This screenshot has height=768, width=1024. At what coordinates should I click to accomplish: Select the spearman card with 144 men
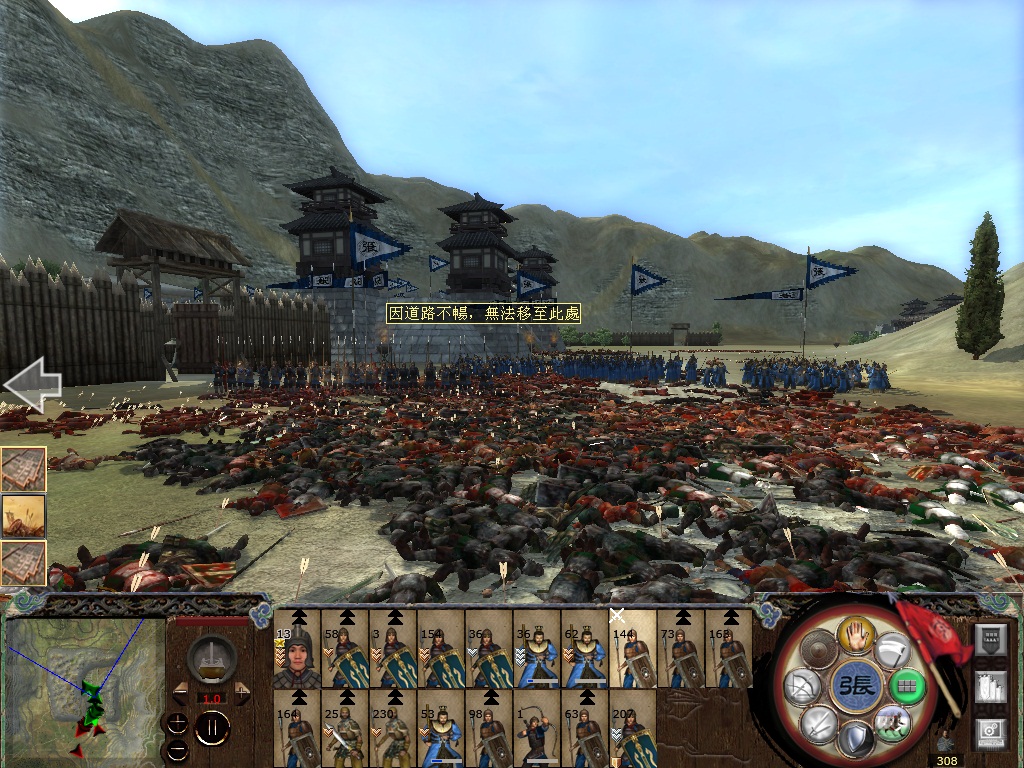[633, 650]
